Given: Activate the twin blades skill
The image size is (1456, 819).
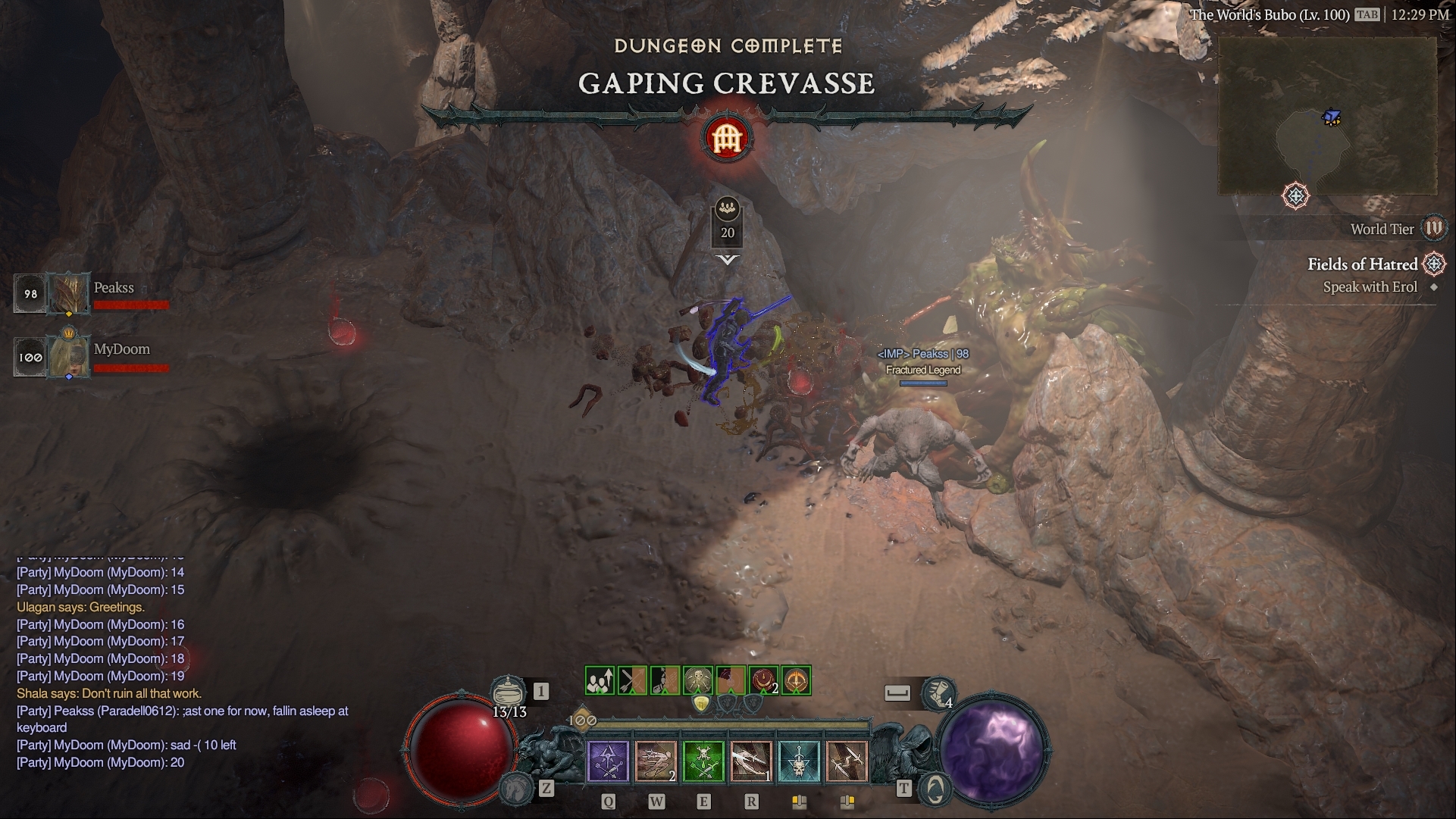Looking at the screenshot, I should tap(846, 761).
